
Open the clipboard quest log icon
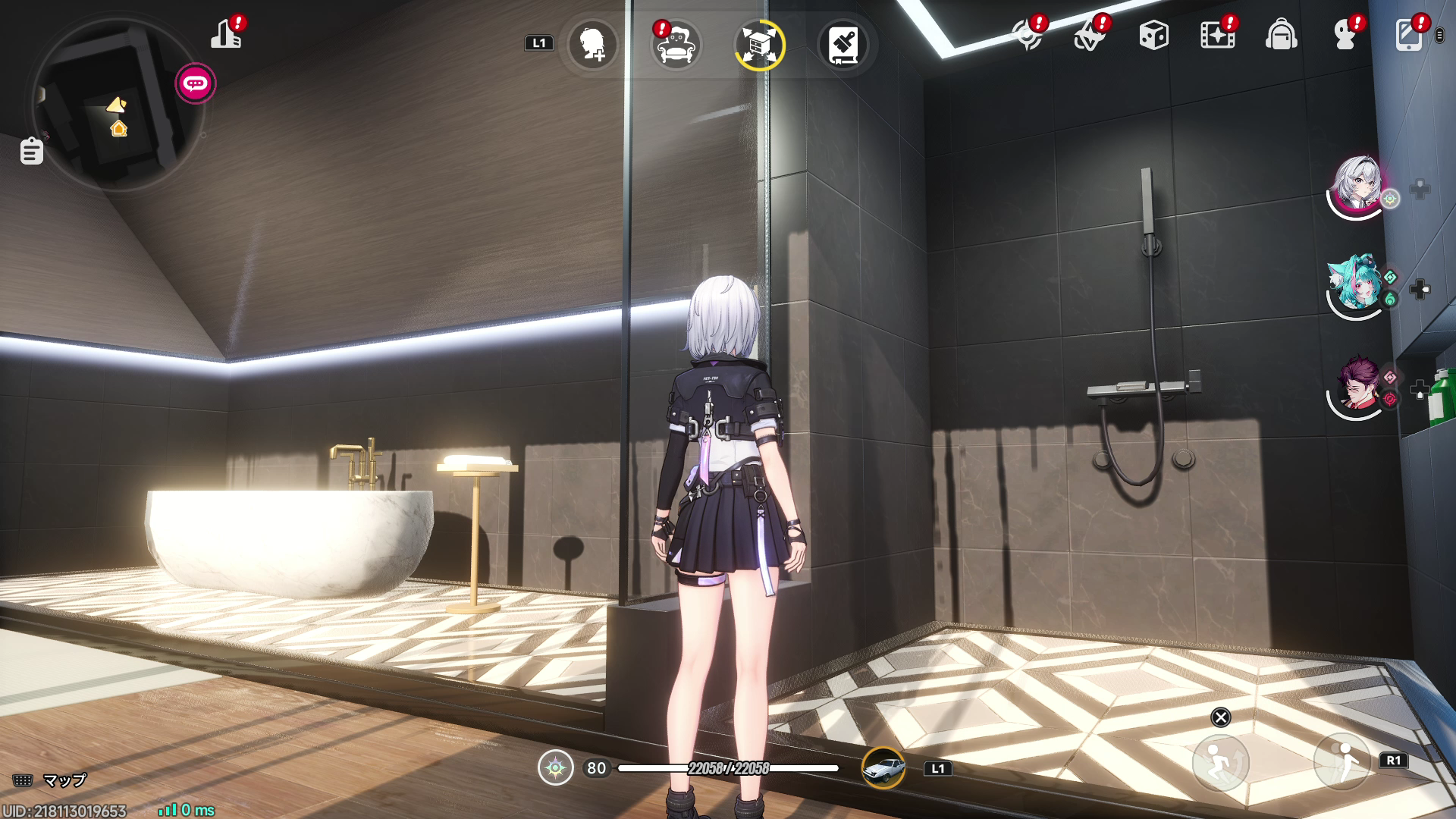[x=31, y=151]
